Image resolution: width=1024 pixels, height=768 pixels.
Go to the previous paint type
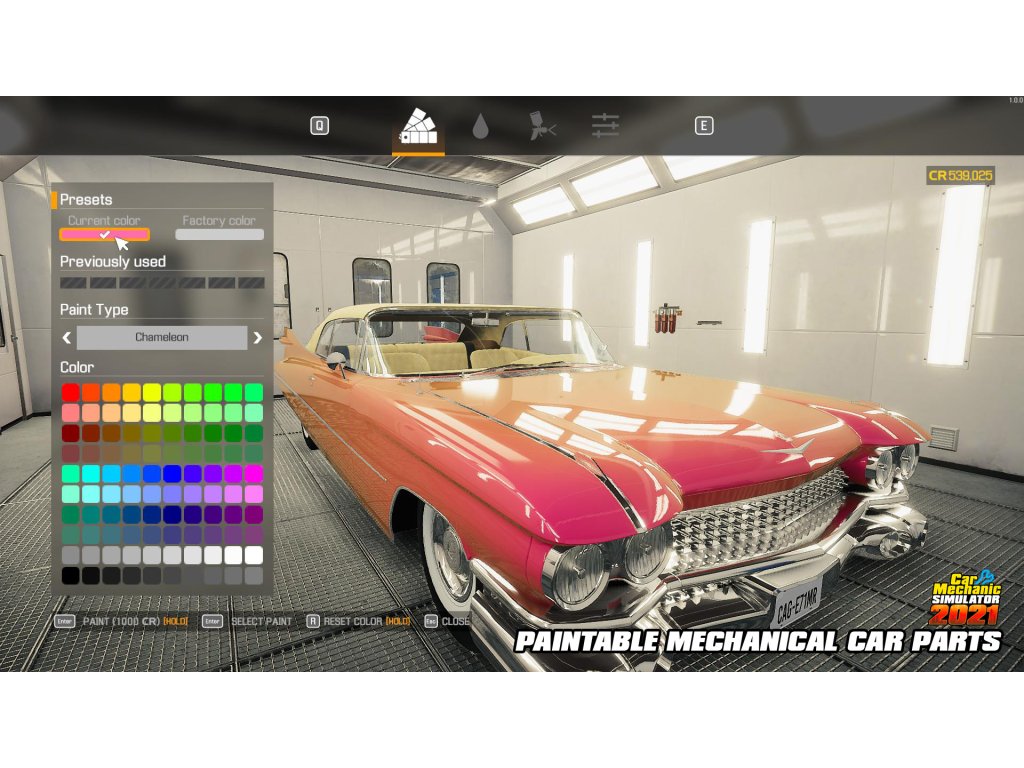click(x=67, y=338)
